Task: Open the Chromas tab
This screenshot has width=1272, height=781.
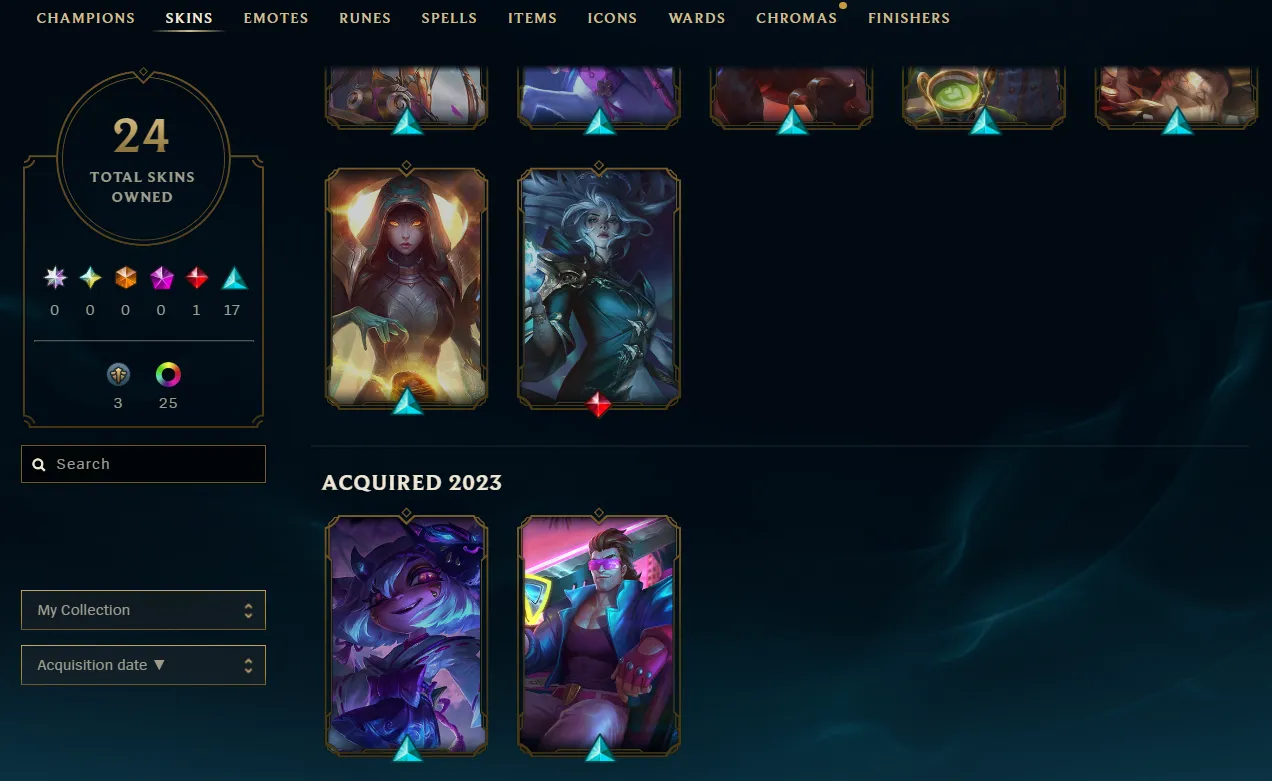Action: click(796, 18)
